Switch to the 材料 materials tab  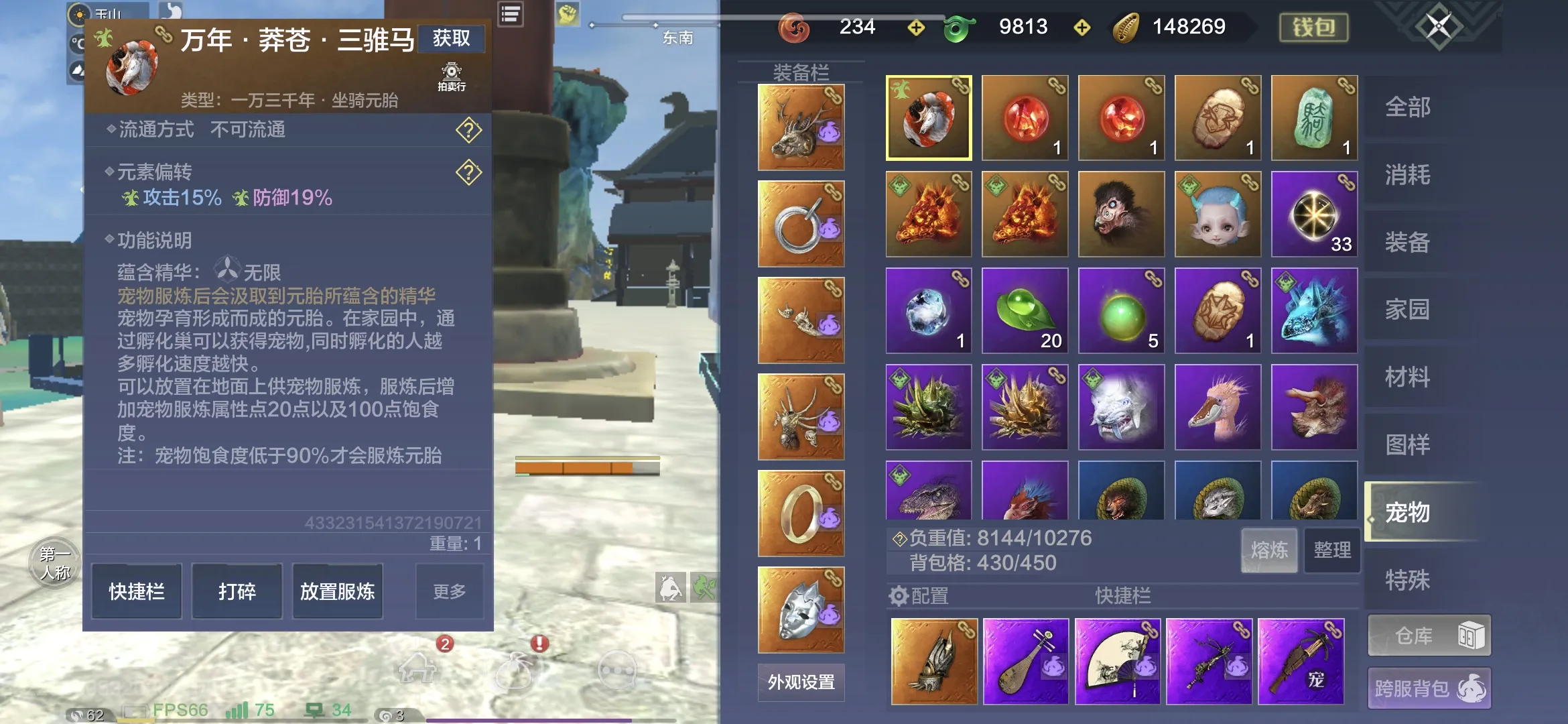click(1408, 377)
